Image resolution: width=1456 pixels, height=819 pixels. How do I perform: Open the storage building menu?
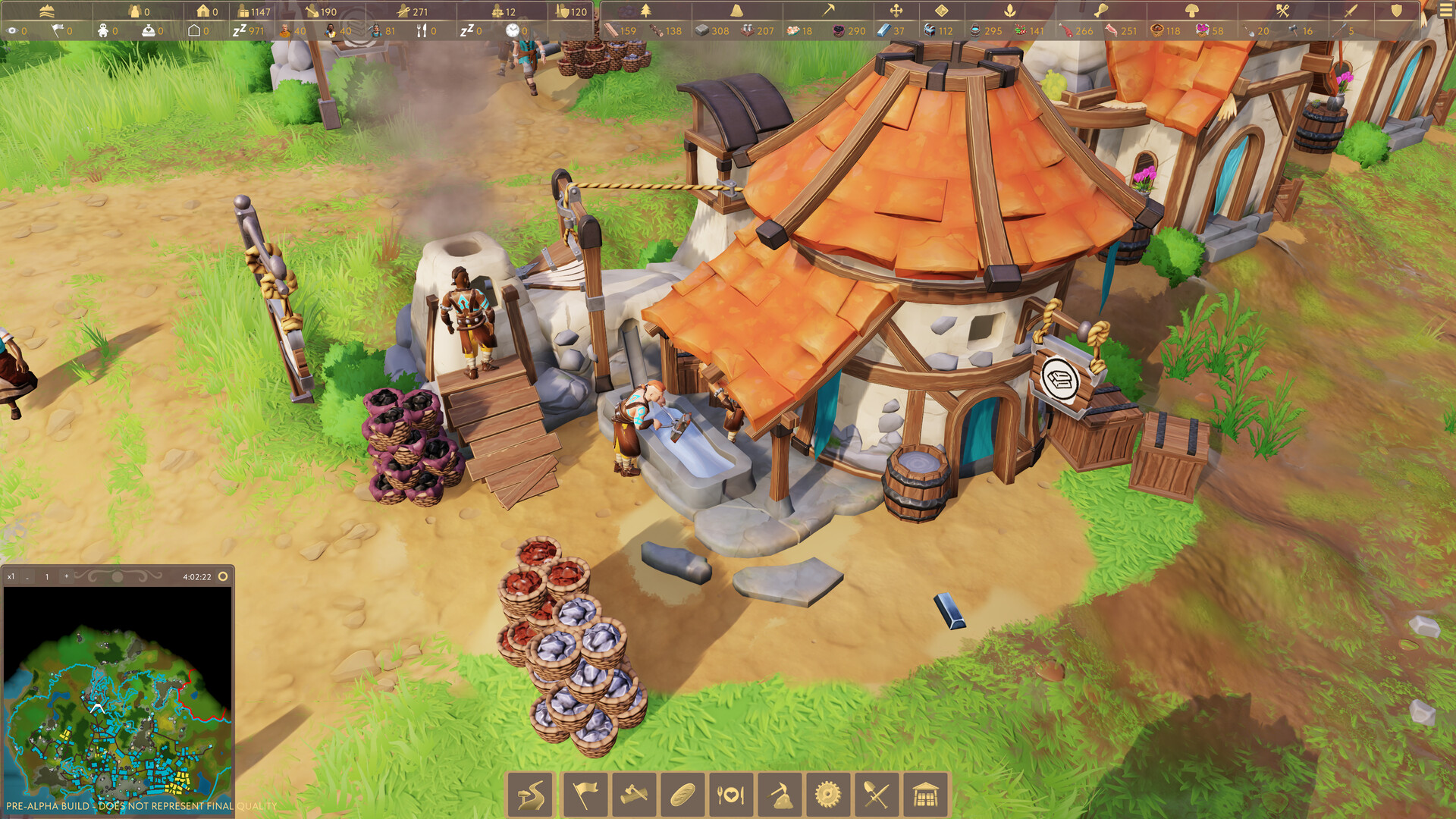point(927,794)
